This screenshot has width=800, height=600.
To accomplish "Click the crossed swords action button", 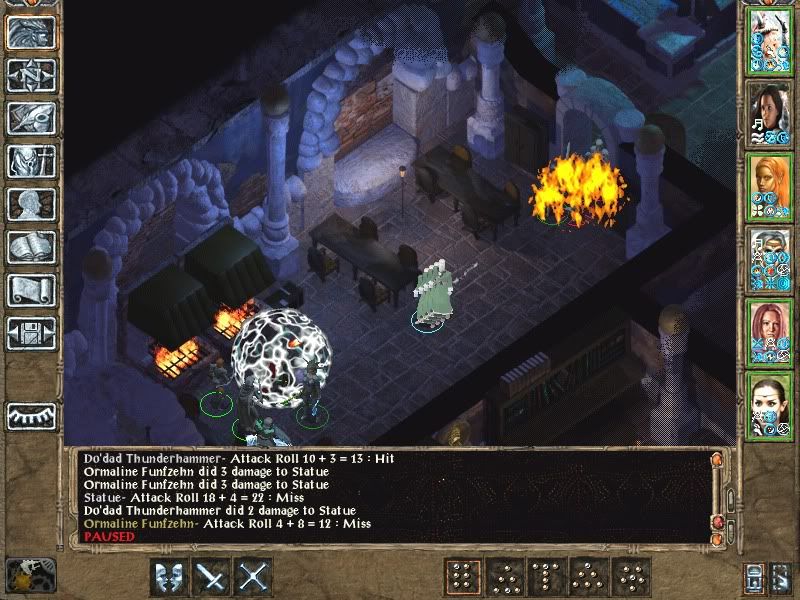I will 254,578.
